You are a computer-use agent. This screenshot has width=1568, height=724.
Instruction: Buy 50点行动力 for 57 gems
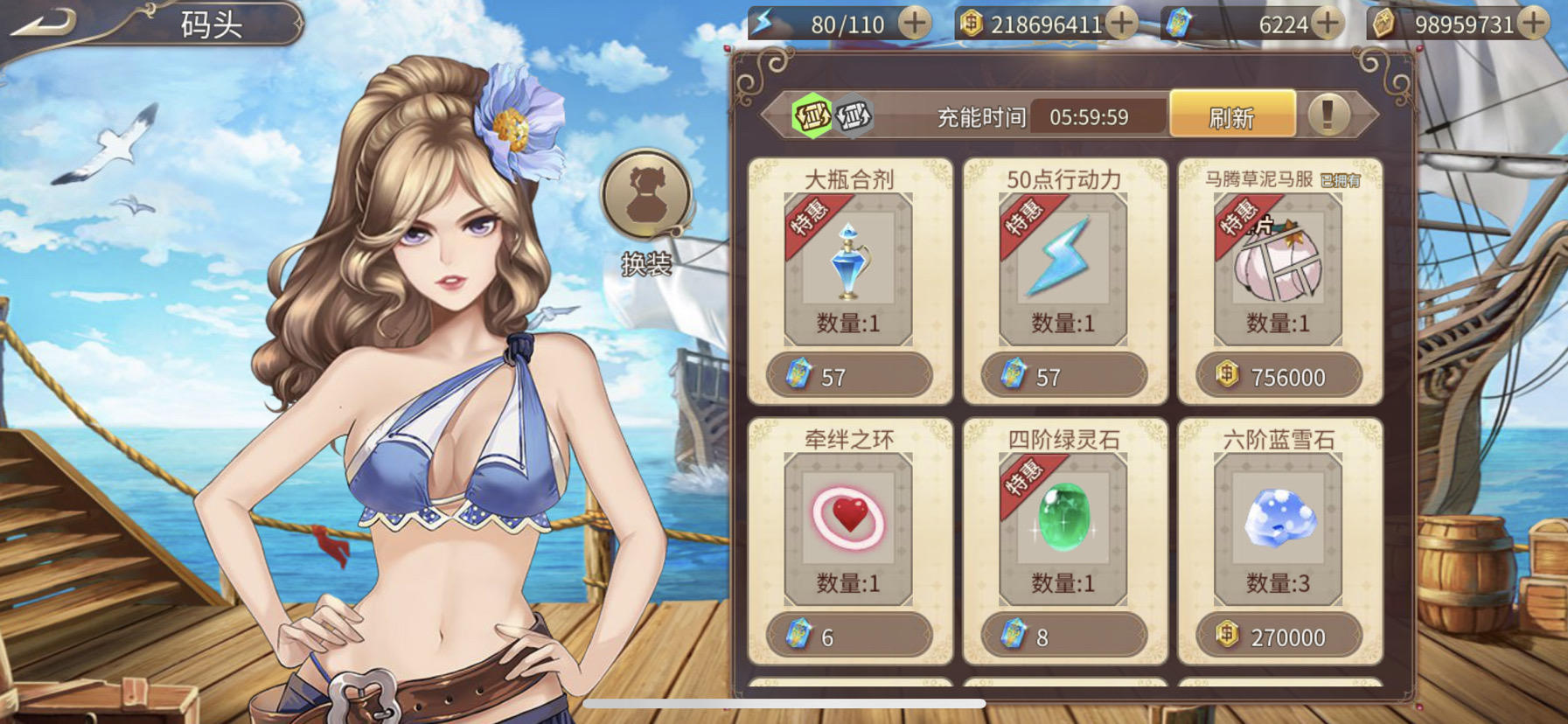click(1063, 377)
